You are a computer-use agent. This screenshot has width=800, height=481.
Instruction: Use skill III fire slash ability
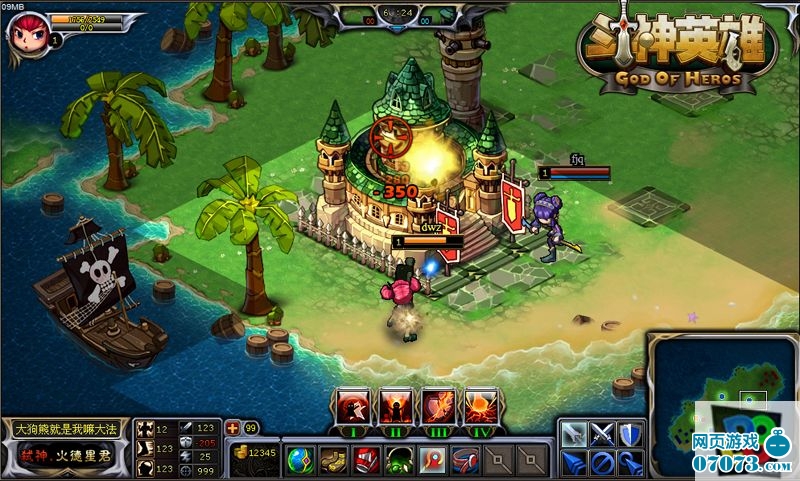[440, 407]
